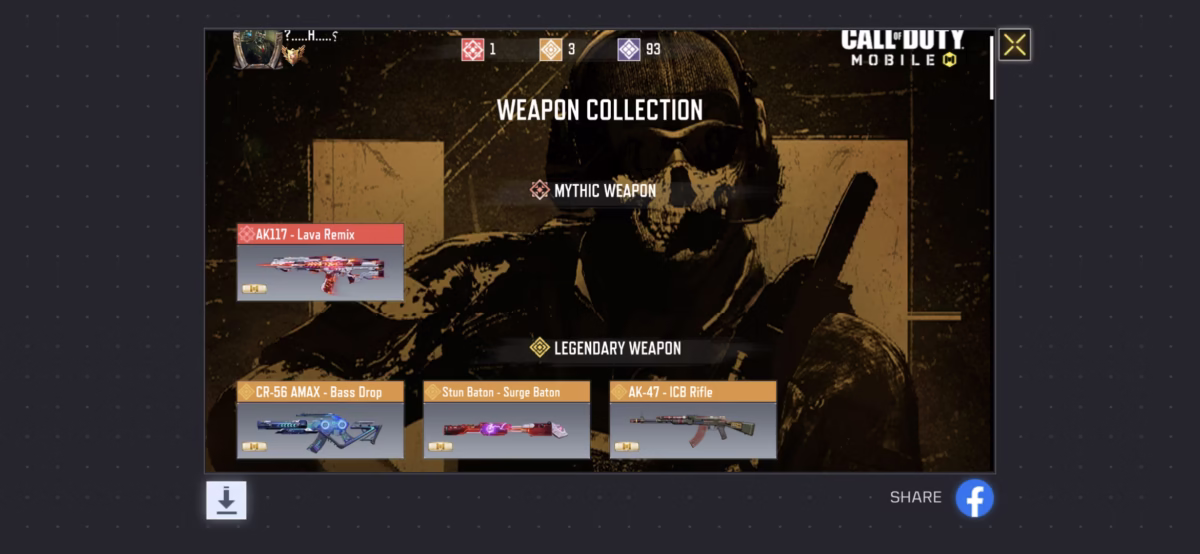1200x554 pixels.
Task: Click the red mythic weapon count icon
Action: pos(472,49)
